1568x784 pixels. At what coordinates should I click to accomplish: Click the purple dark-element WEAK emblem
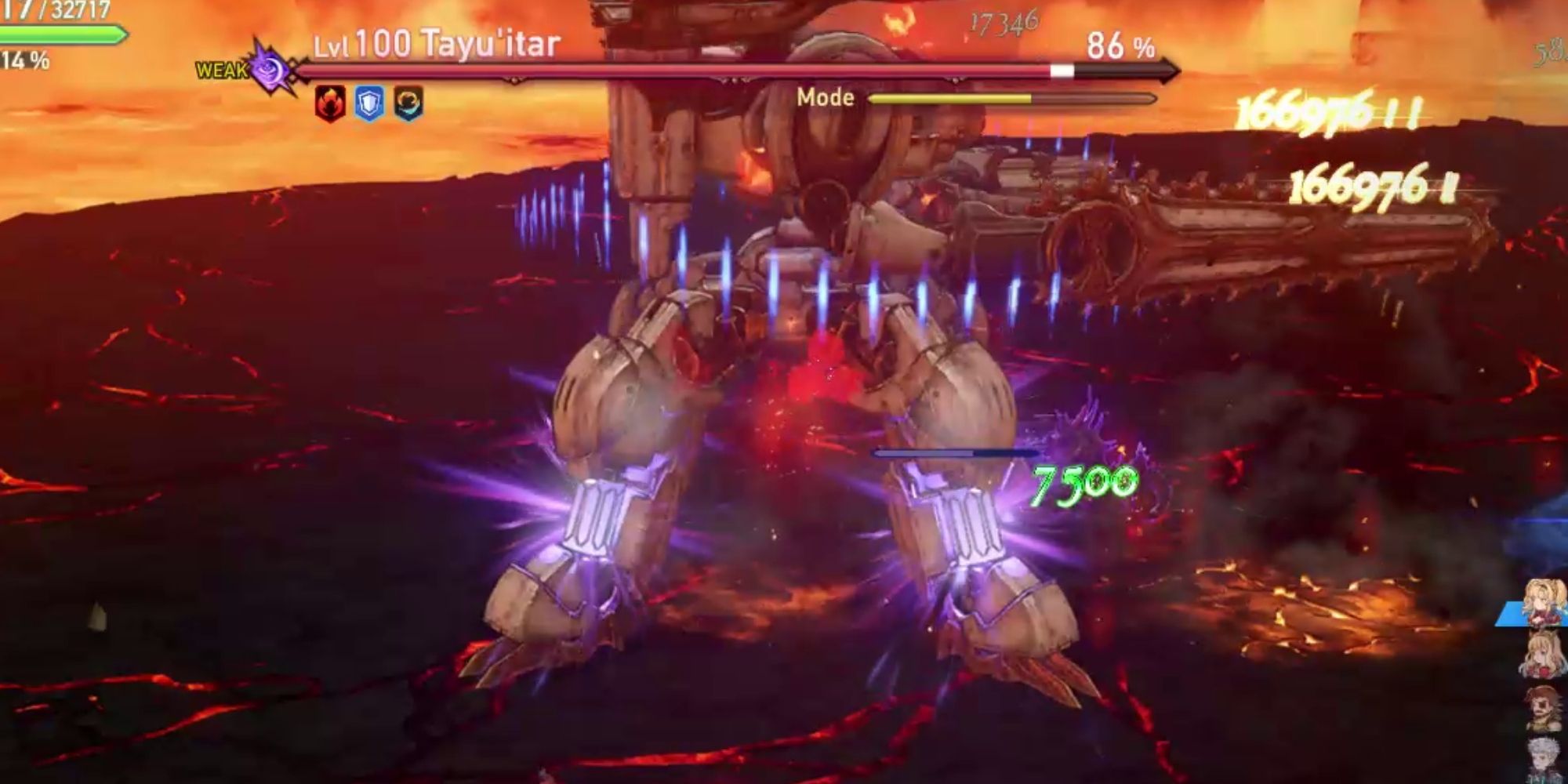[267, 71]
